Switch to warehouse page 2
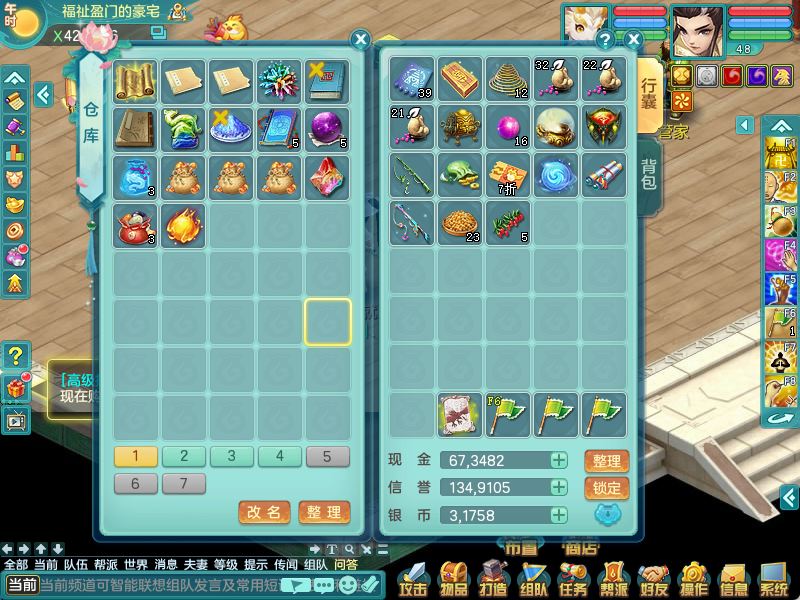Image resolution: width=800 pixels, height=600 pixels. (x=184, y=457)
